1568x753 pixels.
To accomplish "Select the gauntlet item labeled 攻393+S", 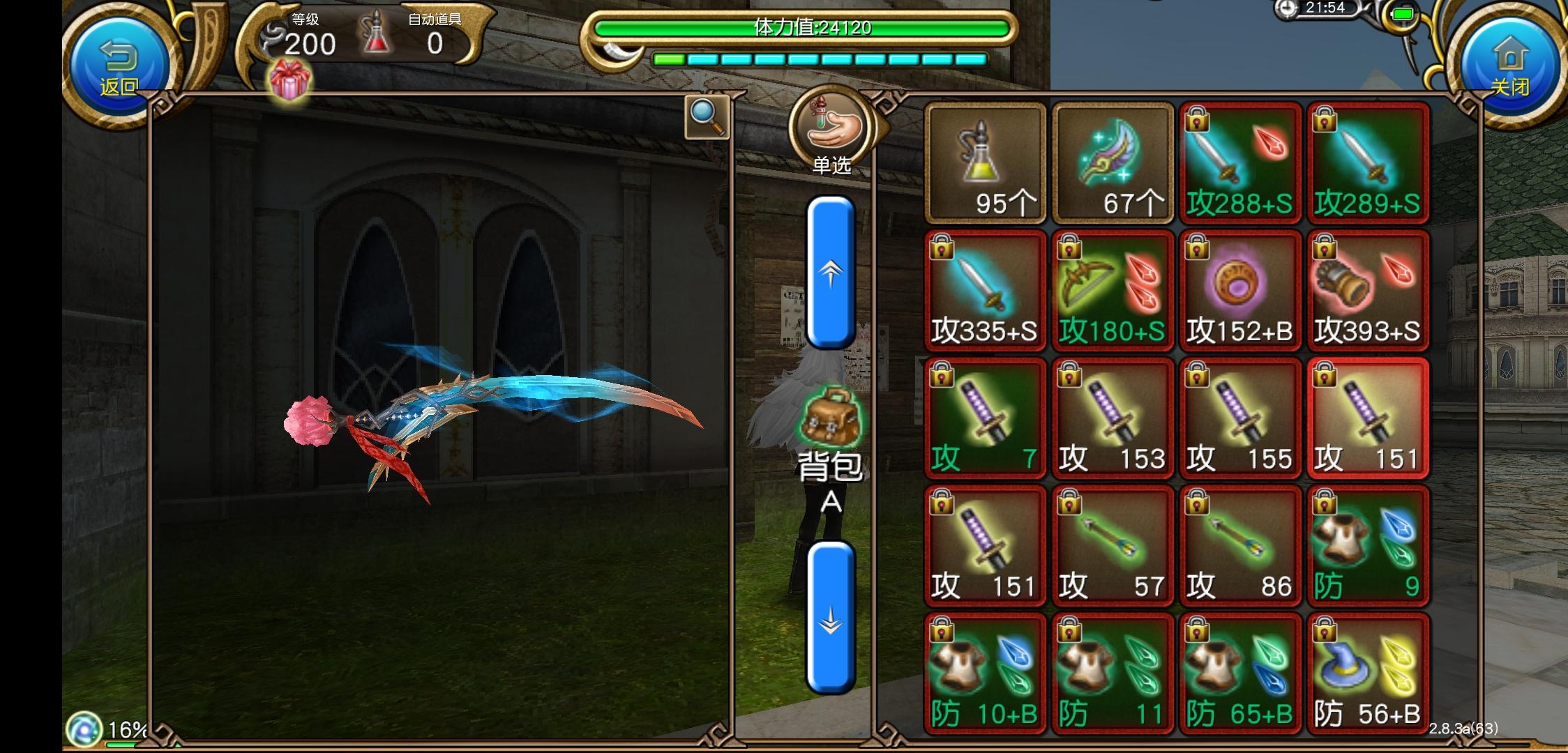I will tap(1369, 289).
